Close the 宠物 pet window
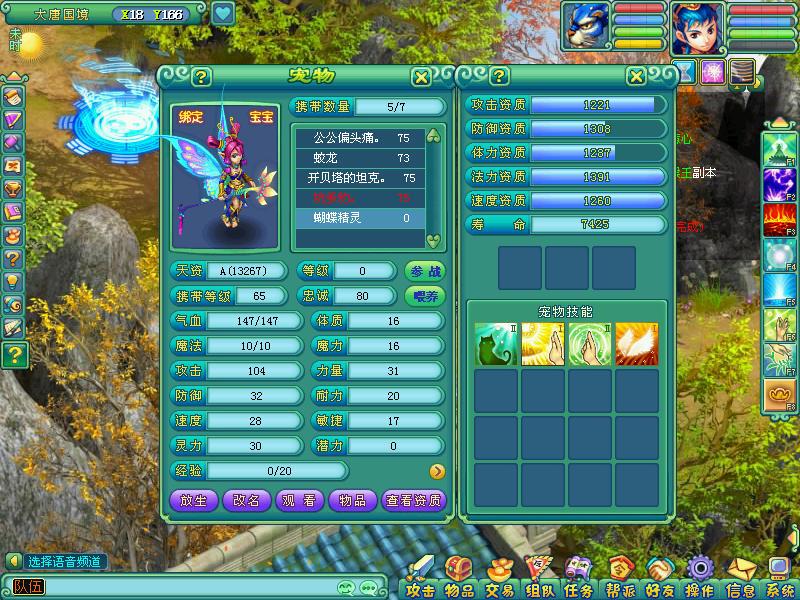Screen dimensions: 800x600 422,77
